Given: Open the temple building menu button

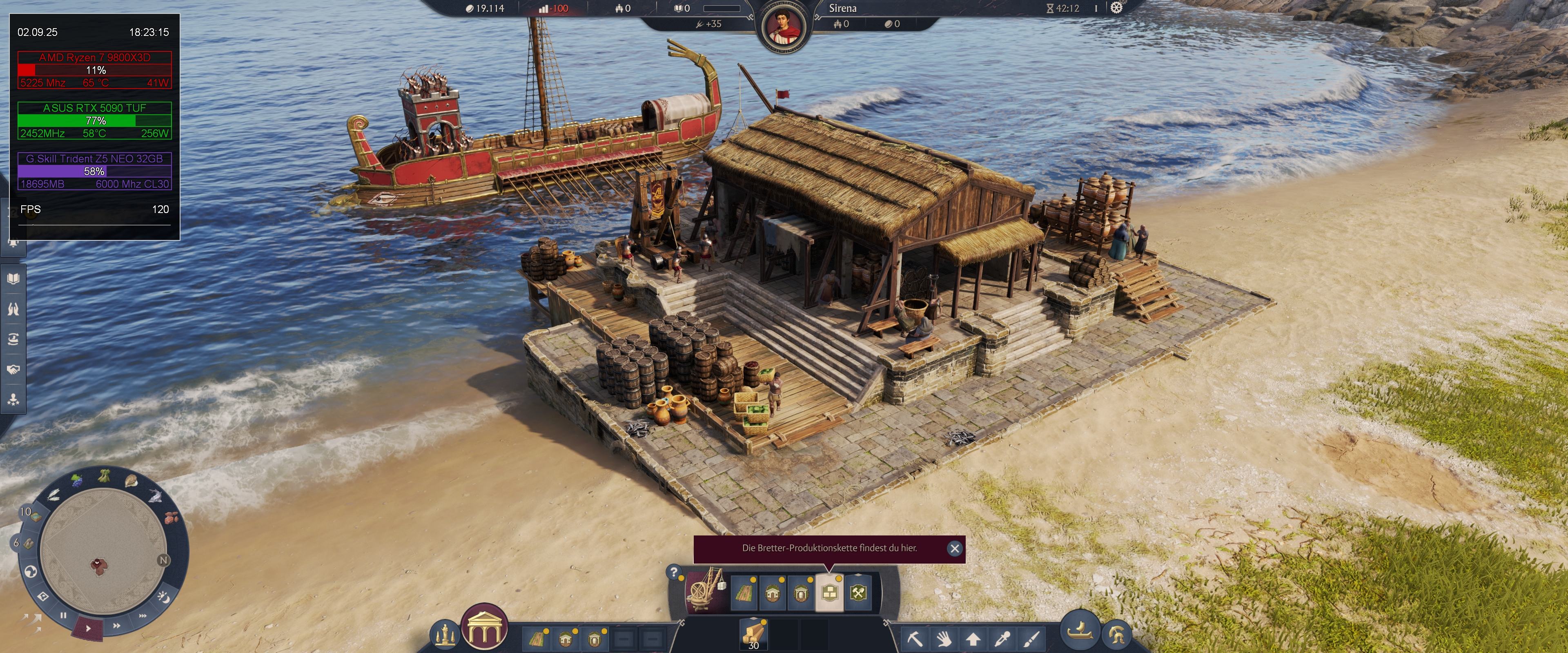Looking at the screenshot, I should click(x=485, y=628).
